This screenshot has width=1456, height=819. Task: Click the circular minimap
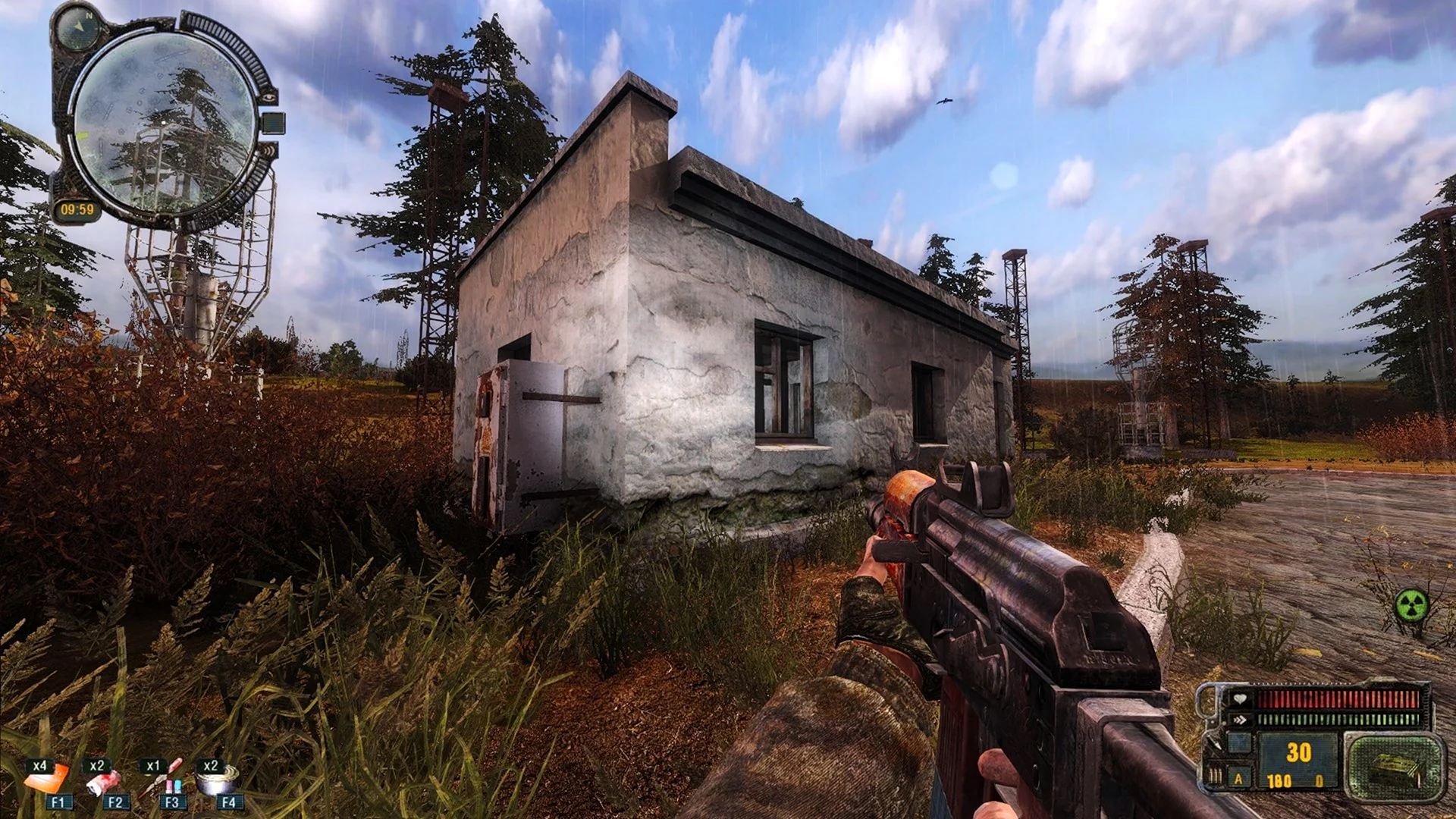point(162,123)
